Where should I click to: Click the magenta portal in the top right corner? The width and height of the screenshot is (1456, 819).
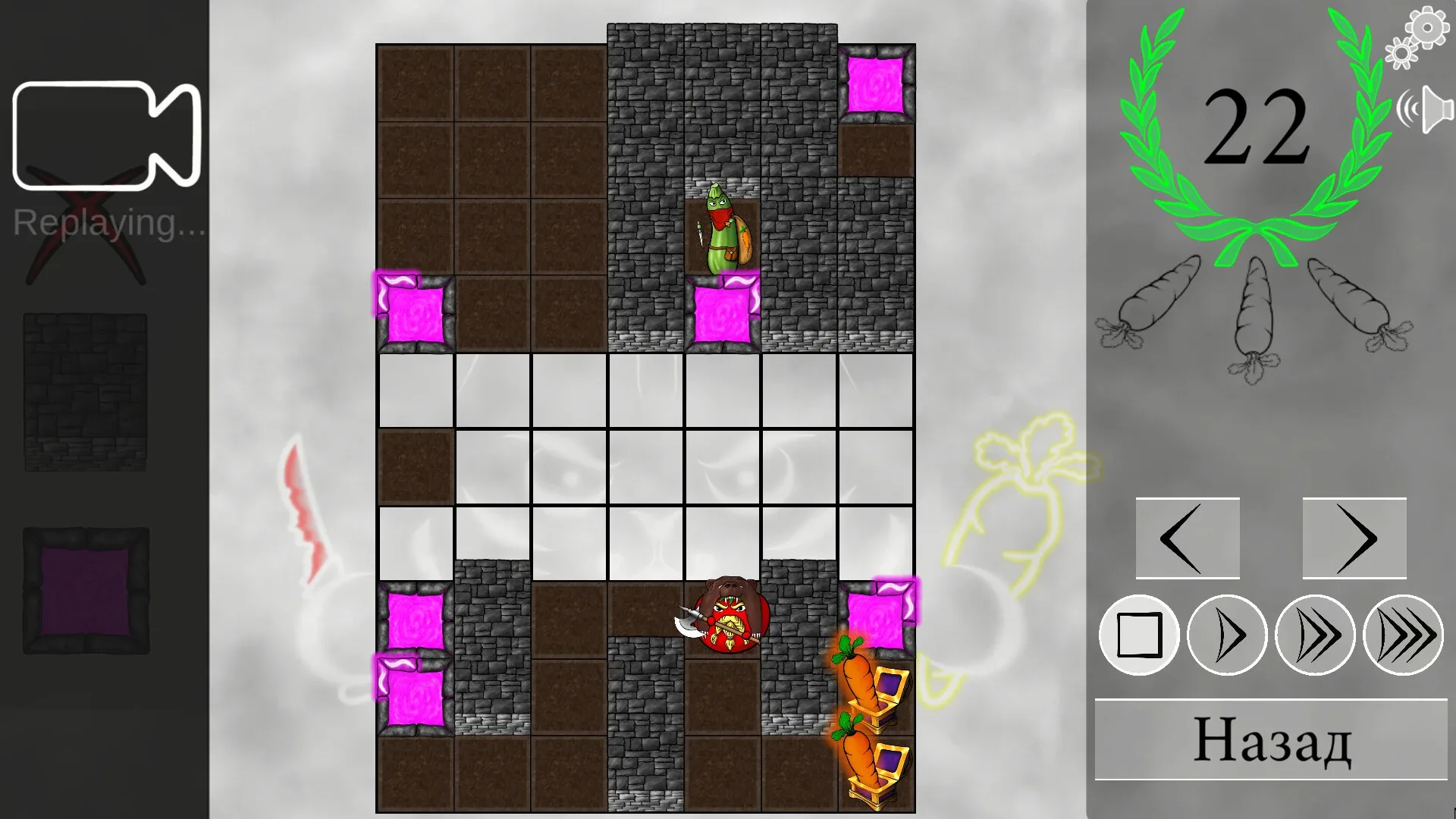[877, 83]
